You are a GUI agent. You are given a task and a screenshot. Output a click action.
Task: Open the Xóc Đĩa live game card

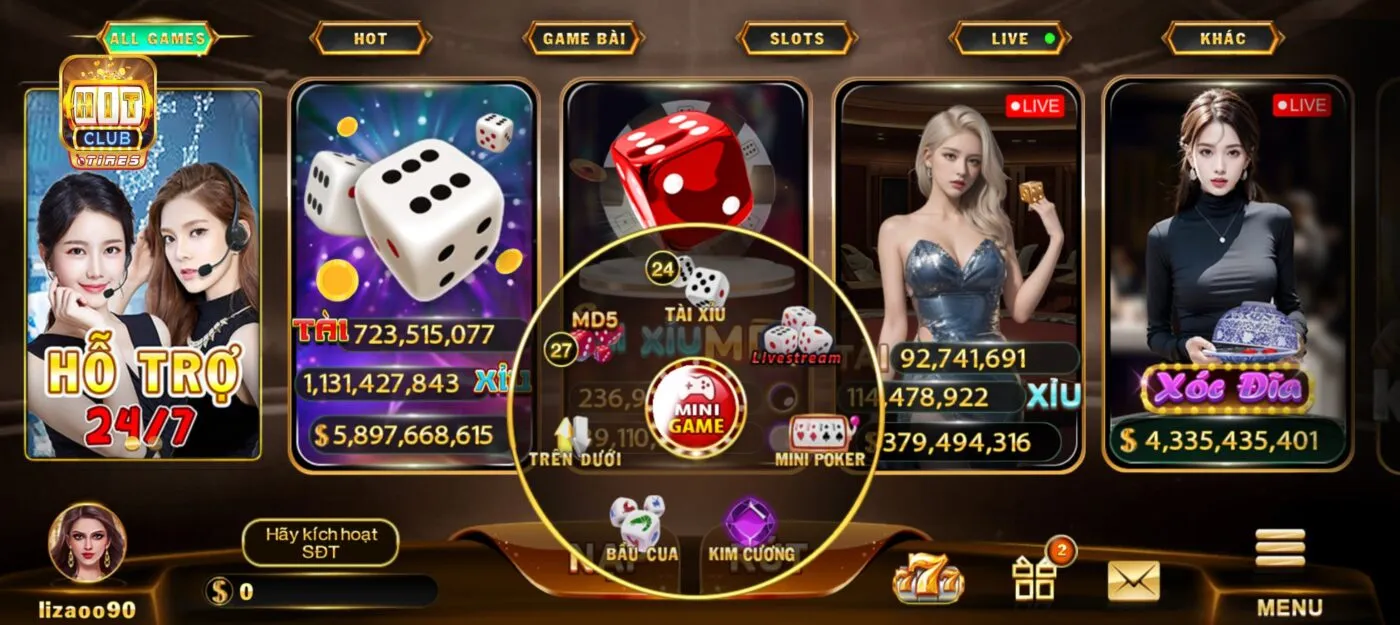(x=1227, y=270)
